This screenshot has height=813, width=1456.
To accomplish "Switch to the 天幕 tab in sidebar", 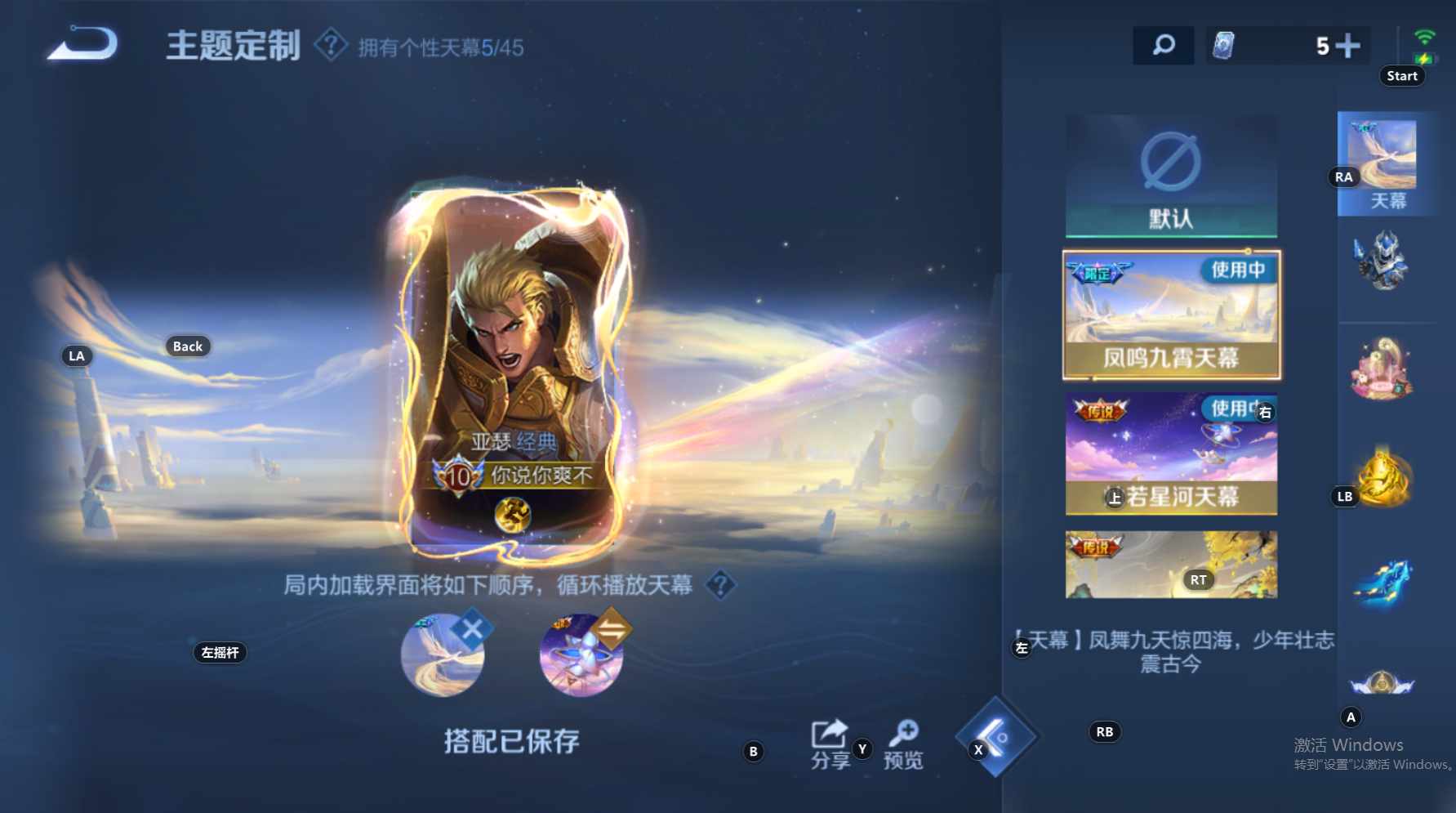I will pyautogui.click(x=1385, y=163).
